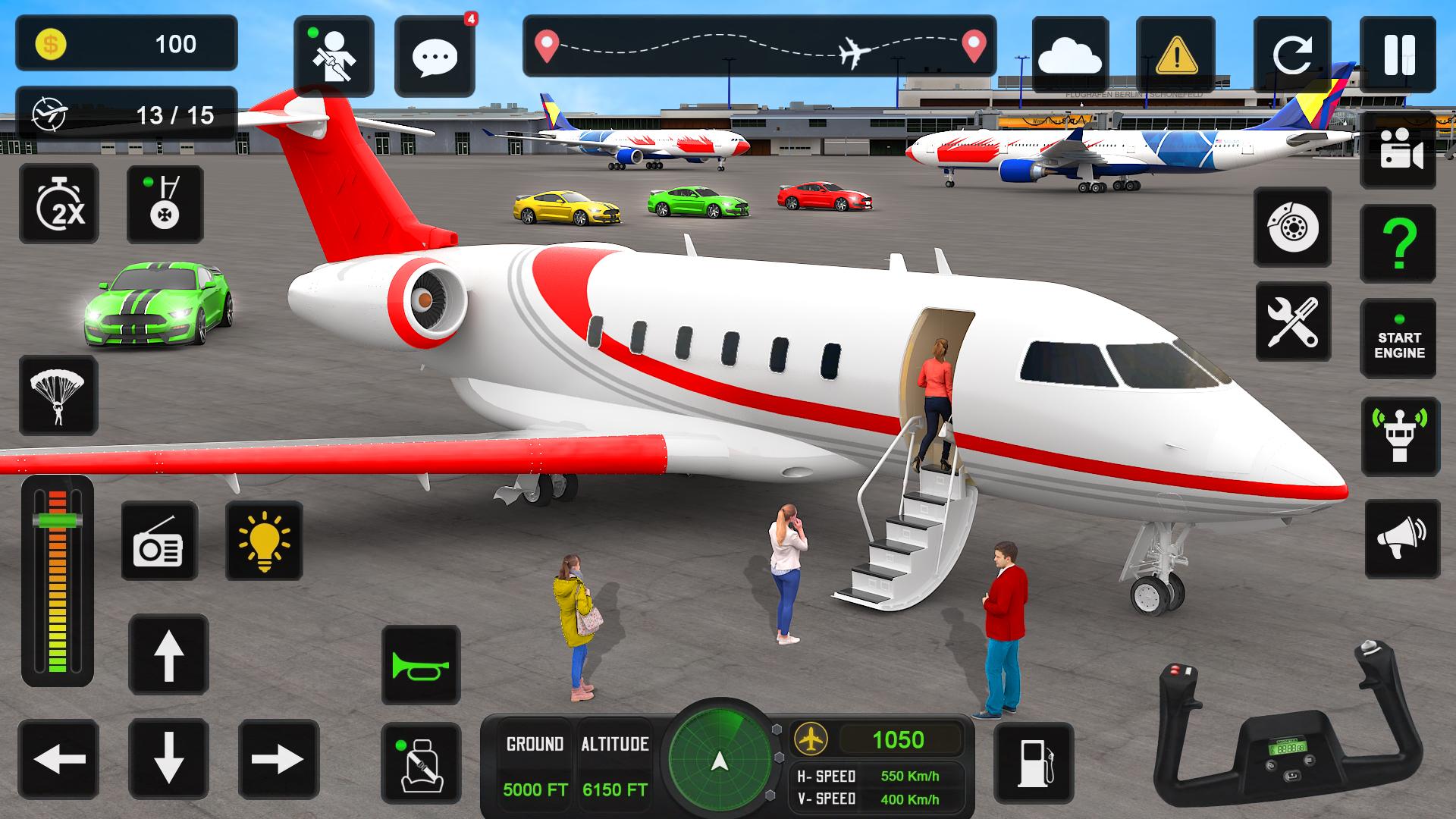Image resolution: width=1456 pixels, height=819 pixels.
Task: Open the chat messages panel
Action: [434, 55]
